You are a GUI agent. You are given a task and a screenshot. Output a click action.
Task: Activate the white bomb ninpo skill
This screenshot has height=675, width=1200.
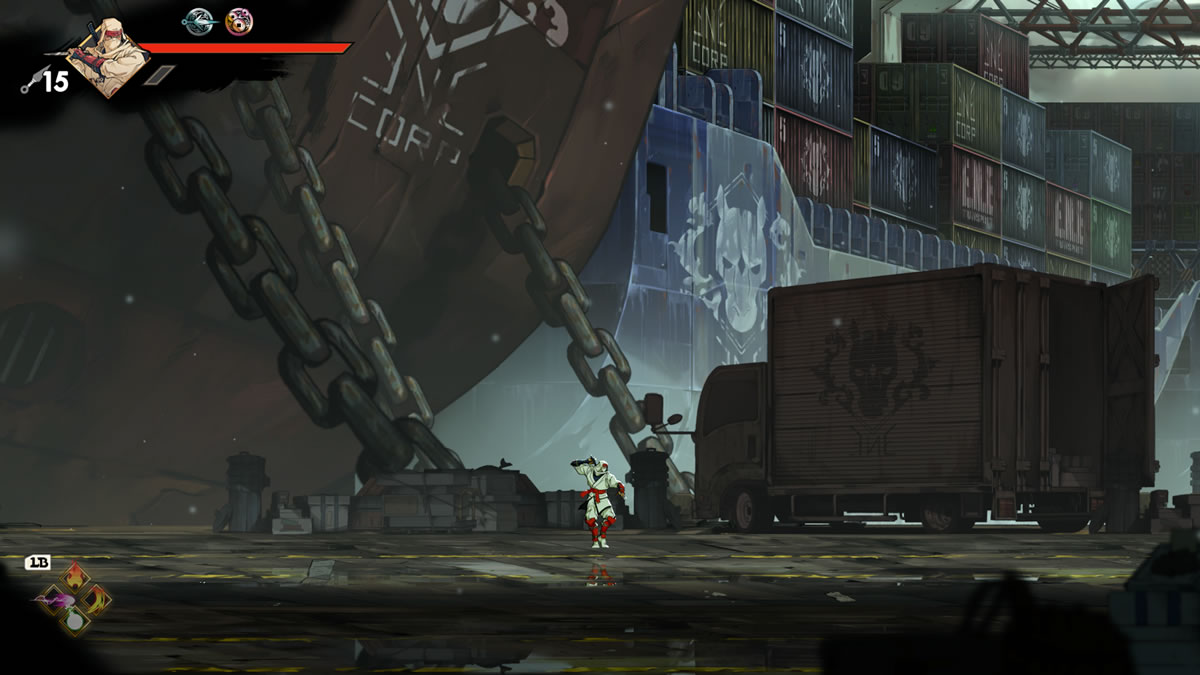[75, 621]
